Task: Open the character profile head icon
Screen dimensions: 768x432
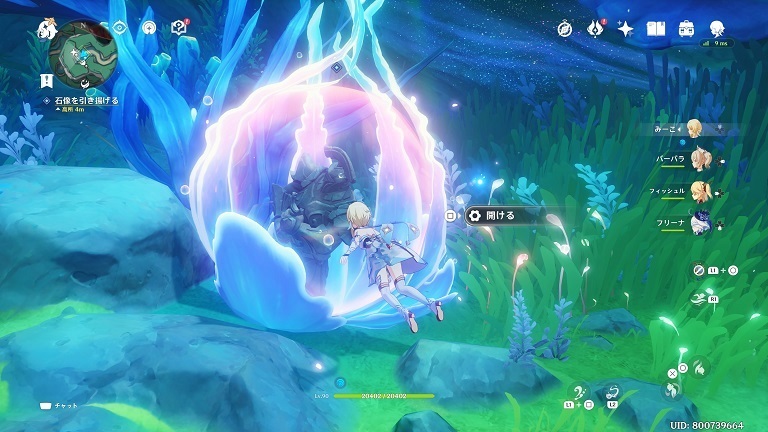Action: 717,29
